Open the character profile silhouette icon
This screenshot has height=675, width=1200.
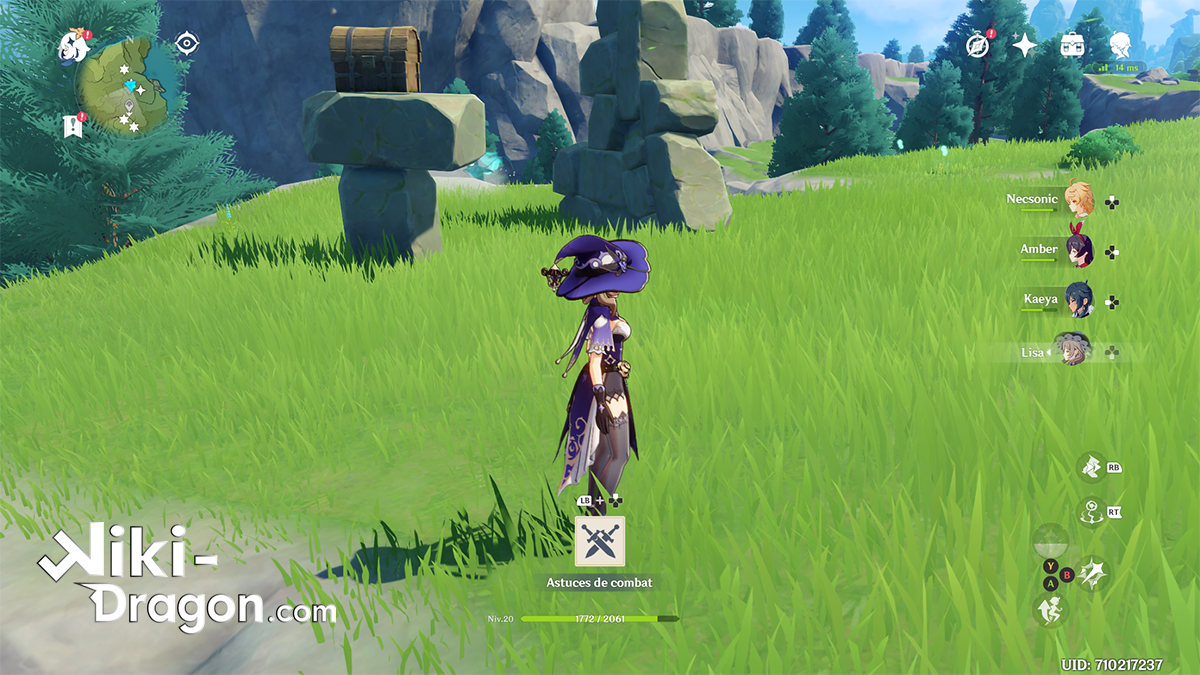(1121, 45)
